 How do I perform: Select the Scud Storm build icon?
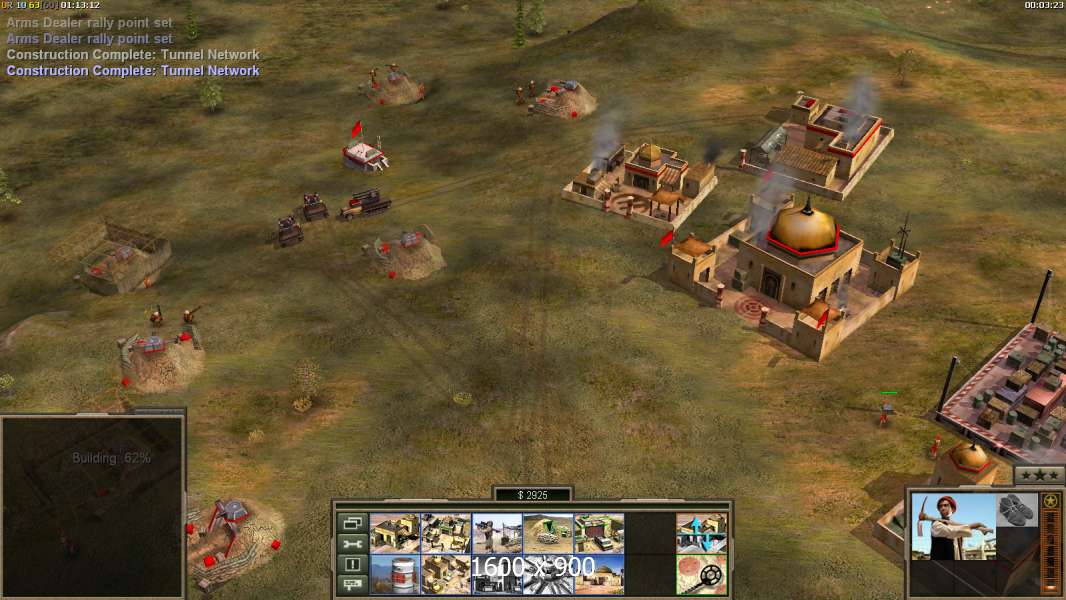coord(548,574)
